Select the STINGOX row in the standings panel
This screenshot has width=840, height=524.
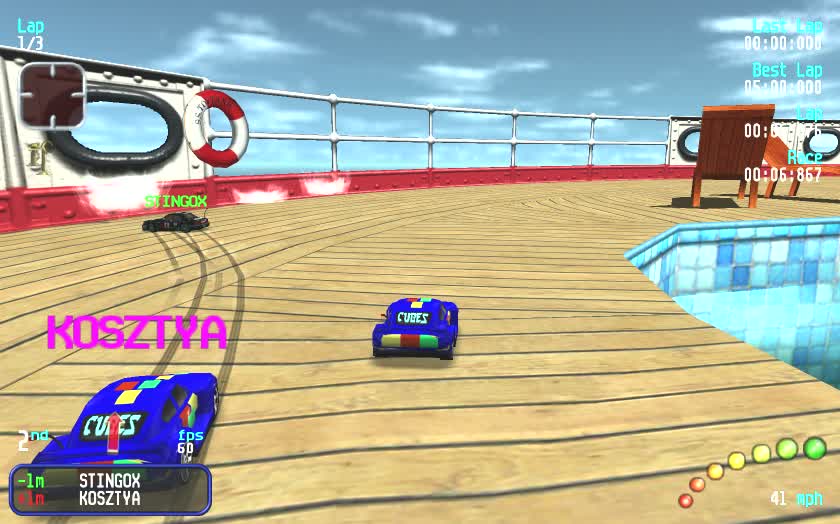(x=110, y=481)
